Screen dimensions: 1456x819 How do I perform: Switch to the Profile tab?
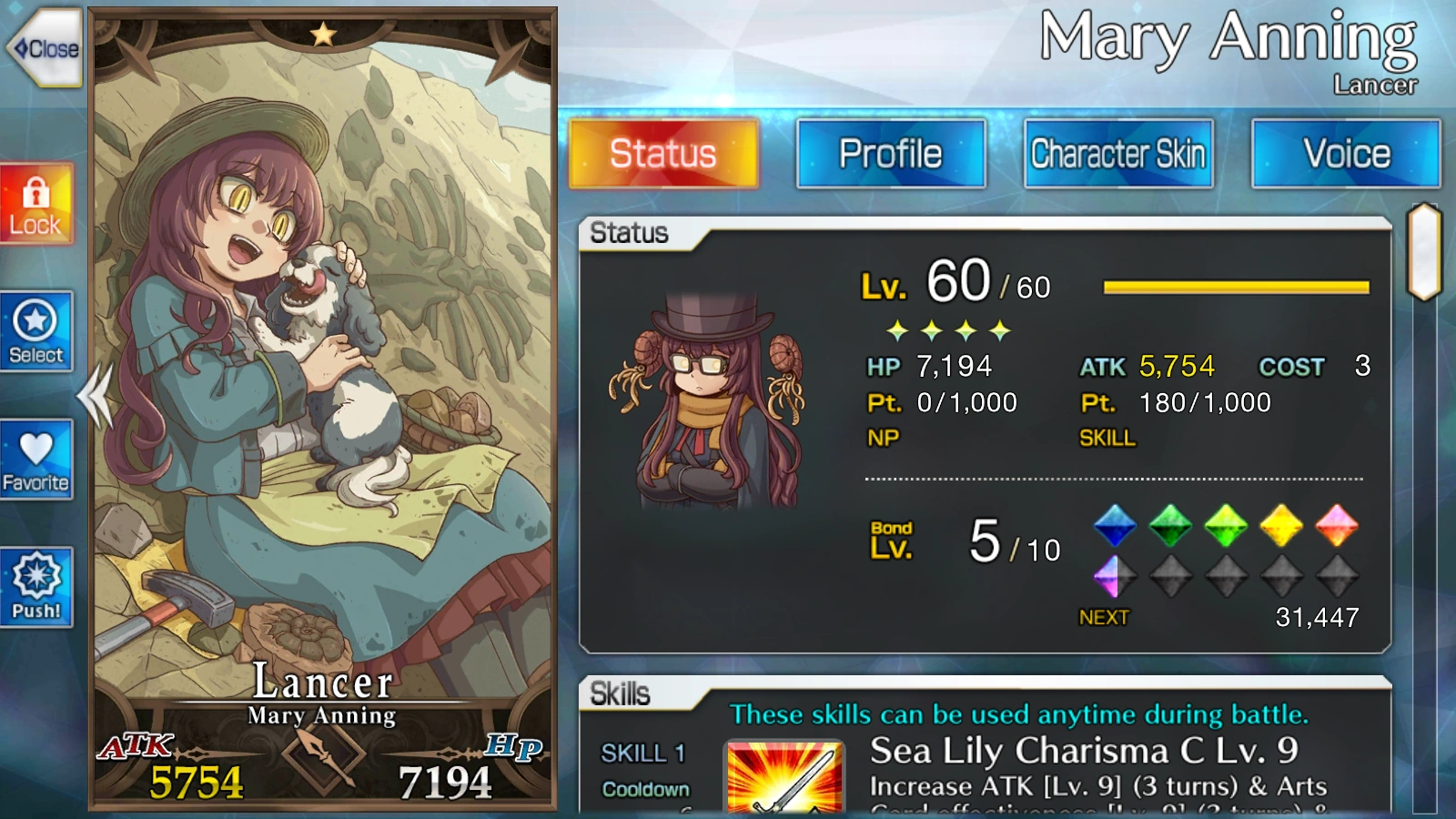click(891, 153)
